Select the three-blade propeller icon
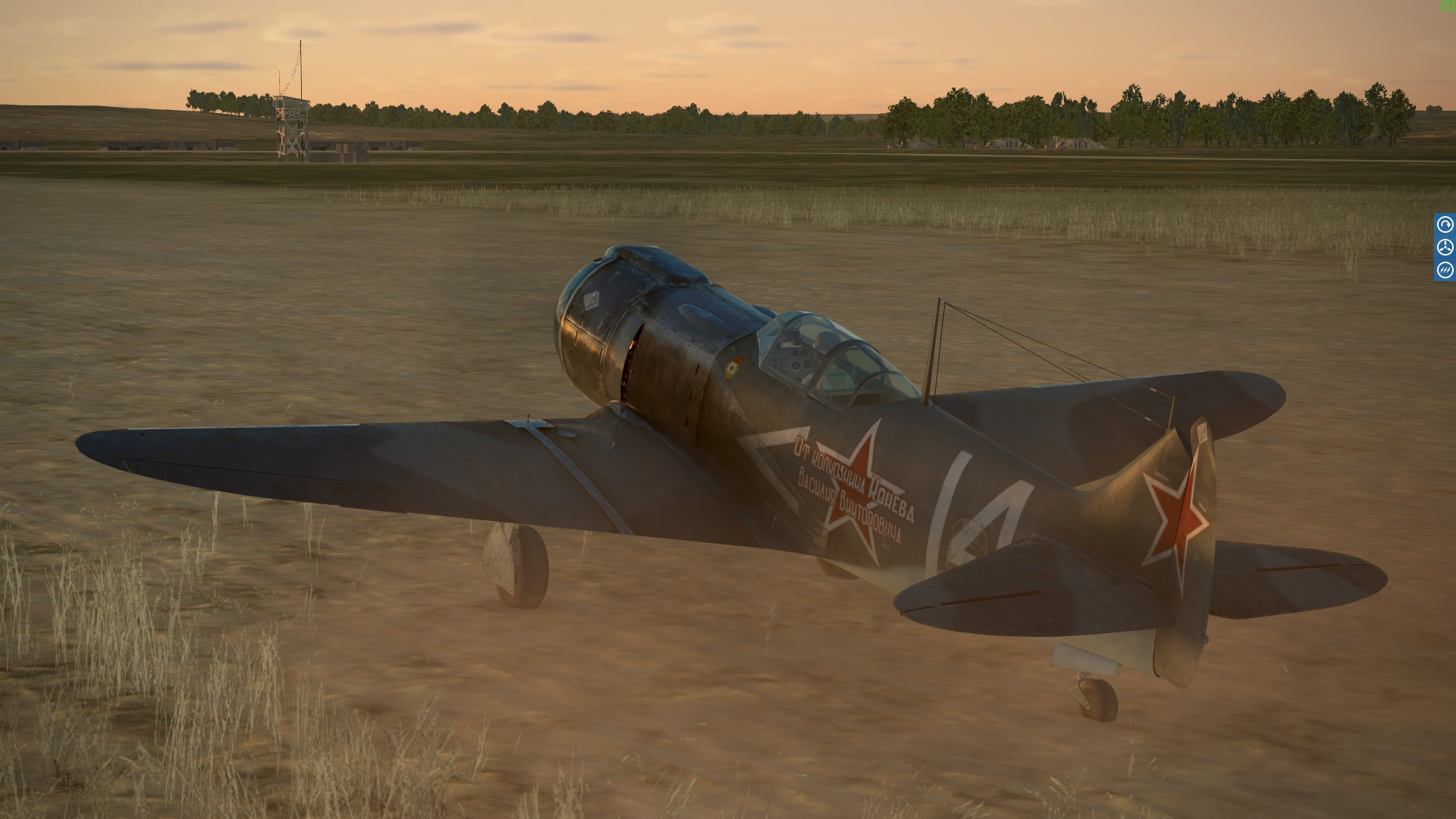The height and width of the screenshot is (819, 1456). [1445, 247]
